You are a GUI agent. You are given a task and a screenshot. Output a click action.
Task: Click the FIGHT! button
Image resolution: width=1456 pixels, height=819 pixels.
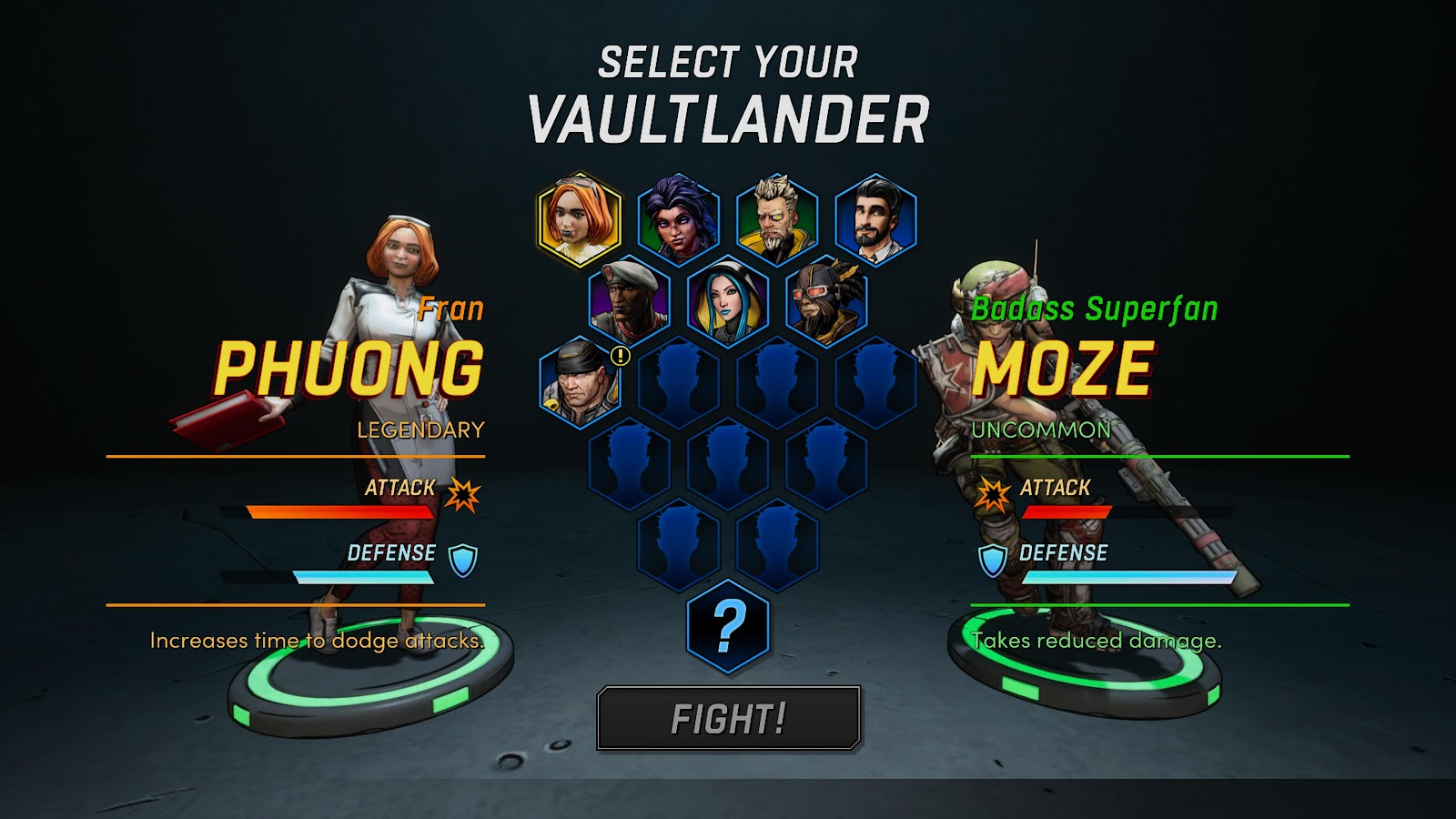click(x=728, y=718)
